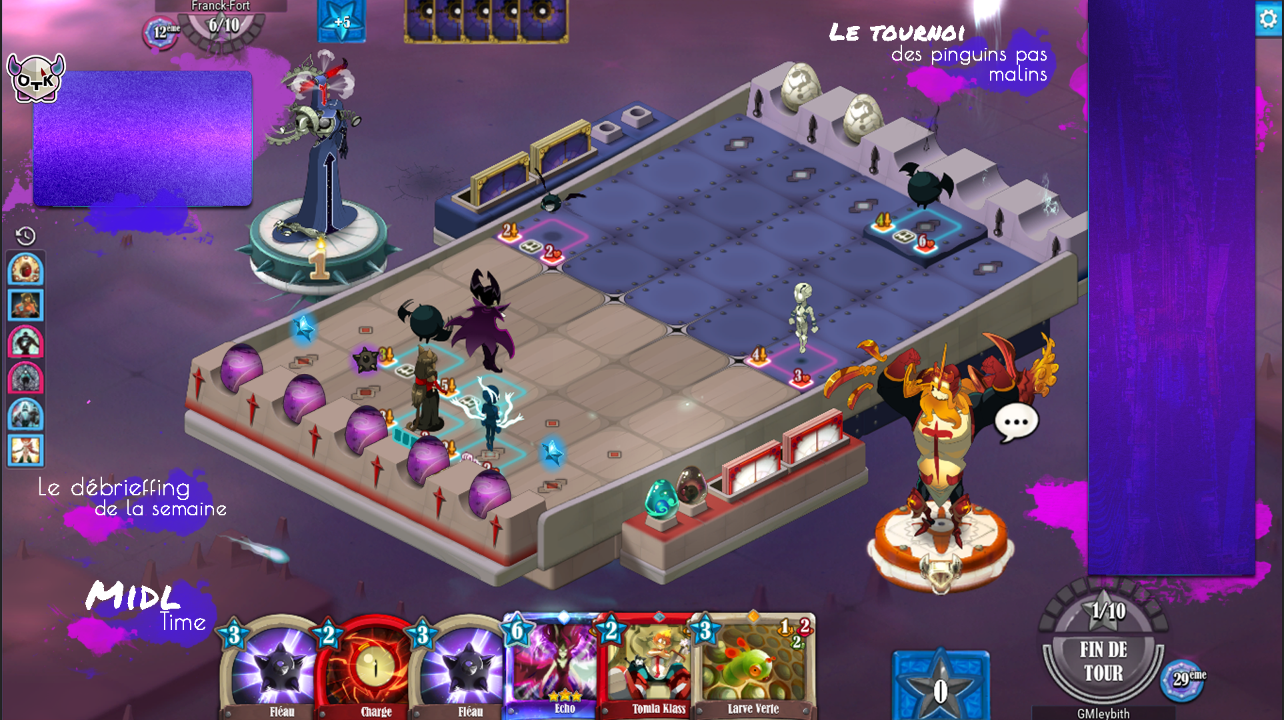The height and width of the screenshot is (720, 1284).
Task: Open the settings gear in the top-right corner
Action: [1267, 18]
